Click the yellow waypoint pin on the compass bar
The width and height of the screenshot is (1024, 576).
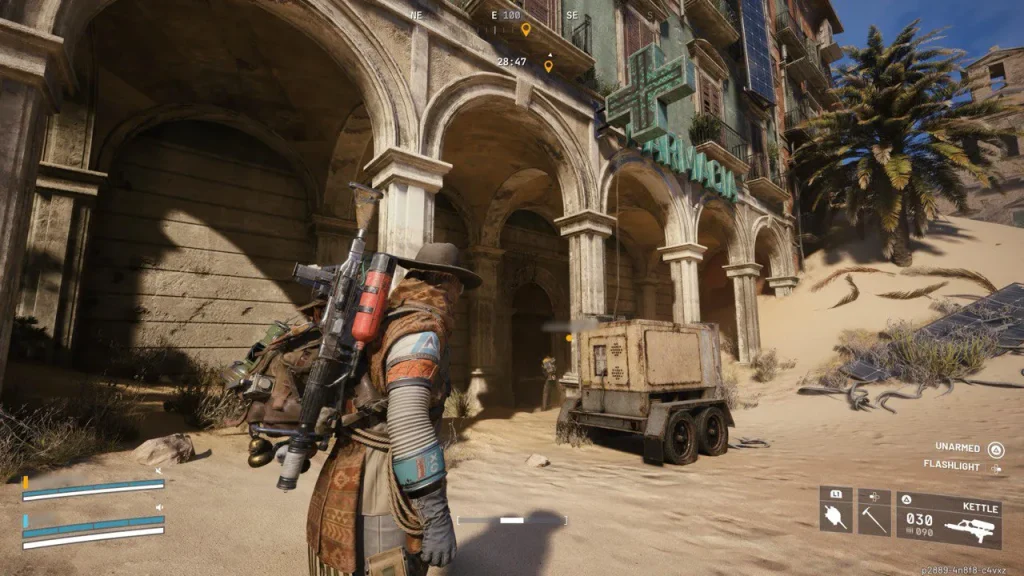click(526, 29)
